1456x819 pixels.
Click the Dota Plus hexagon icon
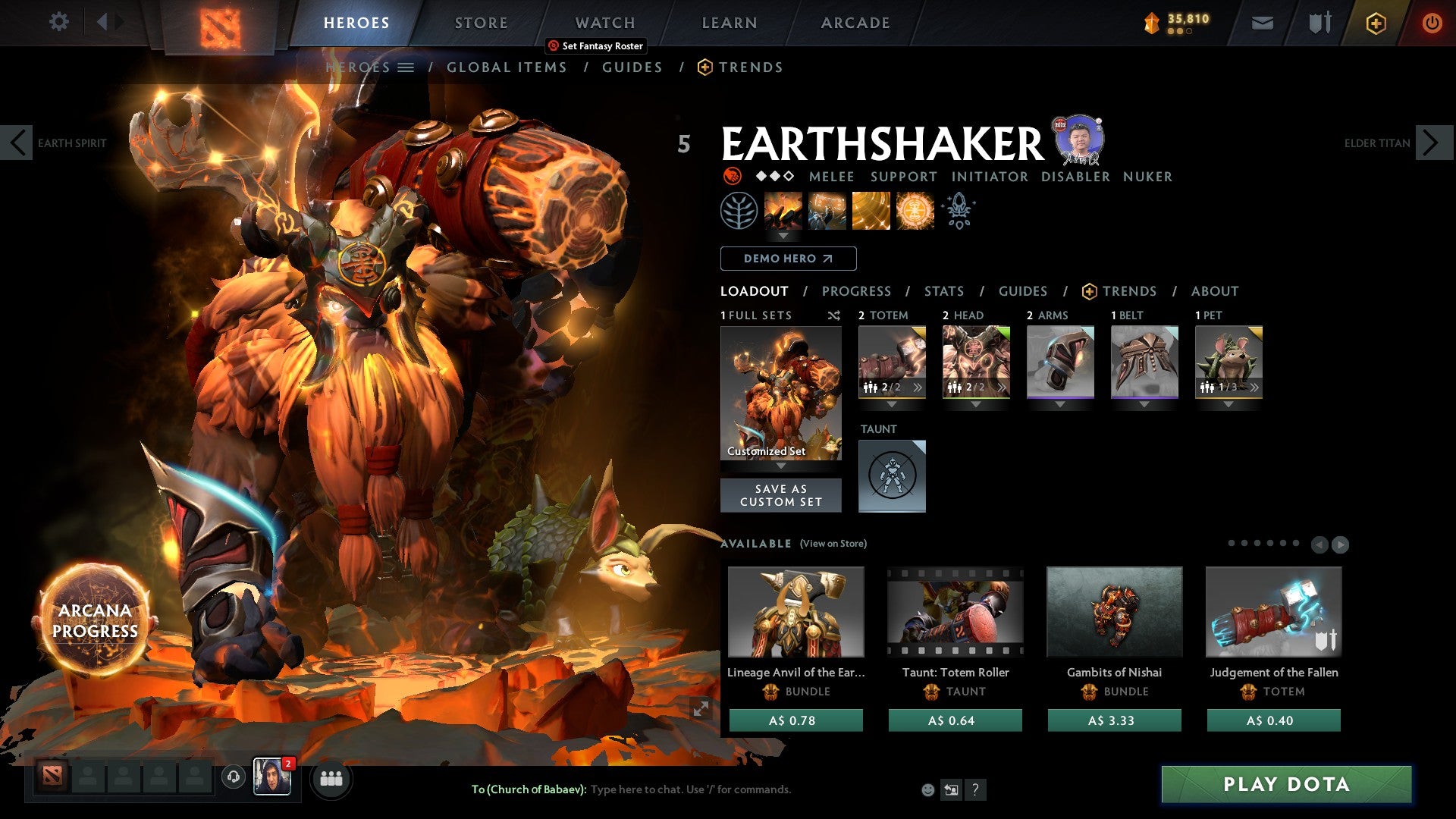(1378, 23)
